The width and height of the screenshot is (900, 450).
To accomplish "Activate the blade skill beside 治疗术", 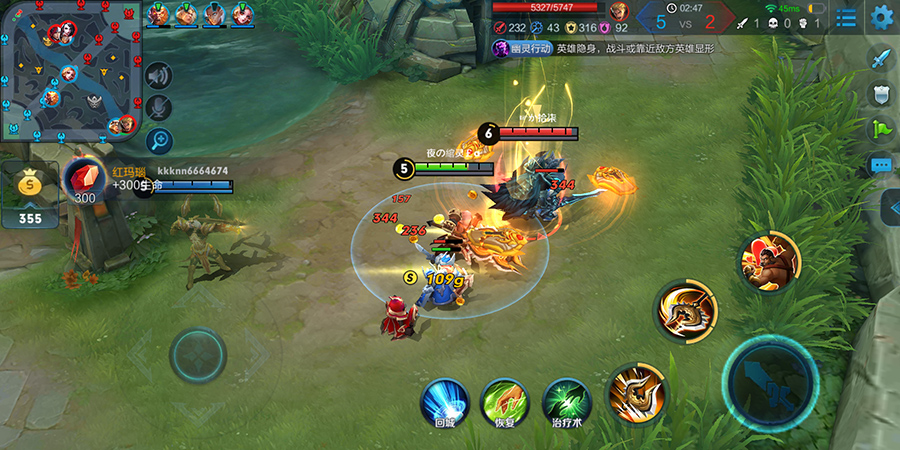I will point(636,391).
